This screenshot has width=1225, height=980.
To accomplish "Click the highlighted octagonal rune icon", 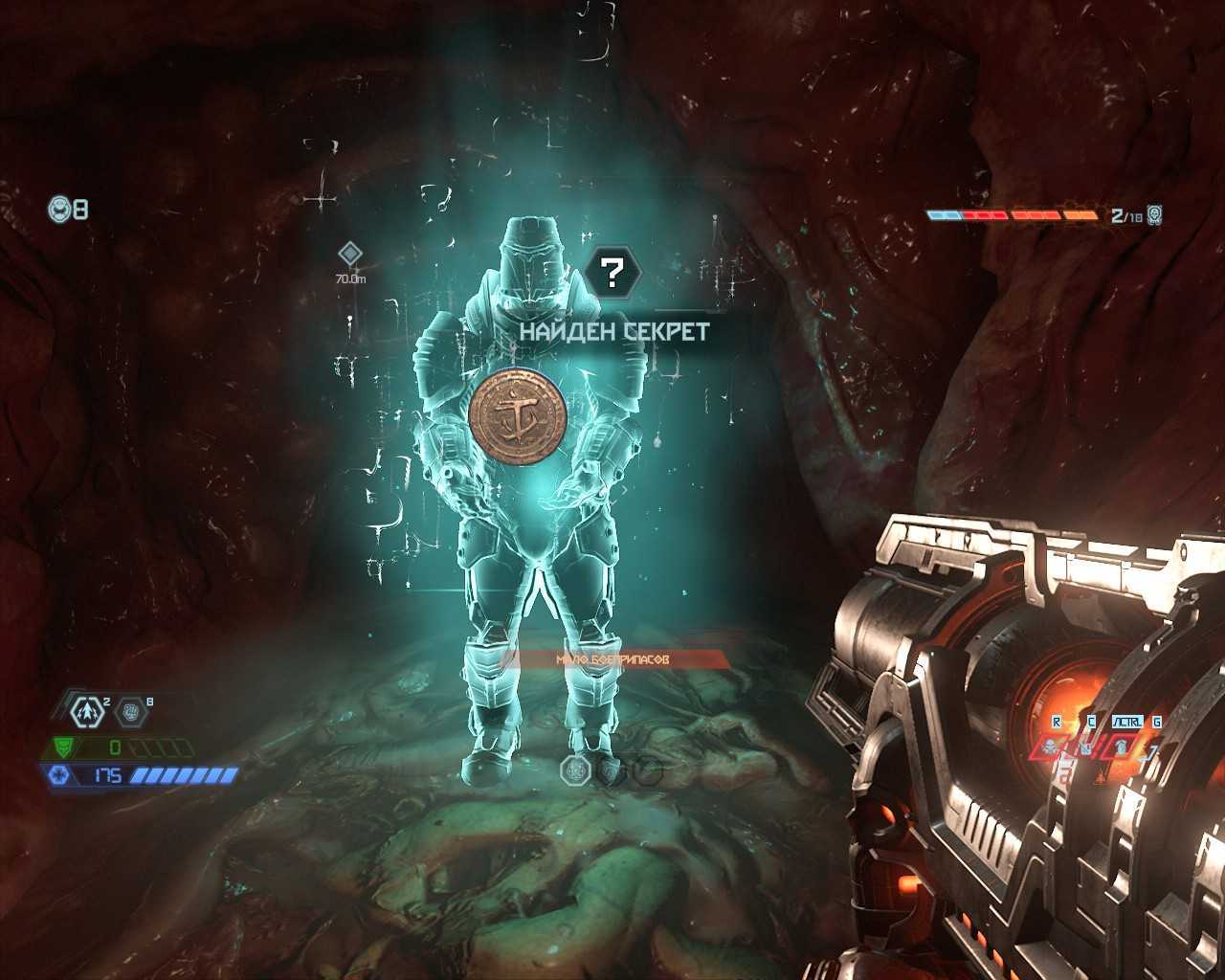I will point(577,768).
